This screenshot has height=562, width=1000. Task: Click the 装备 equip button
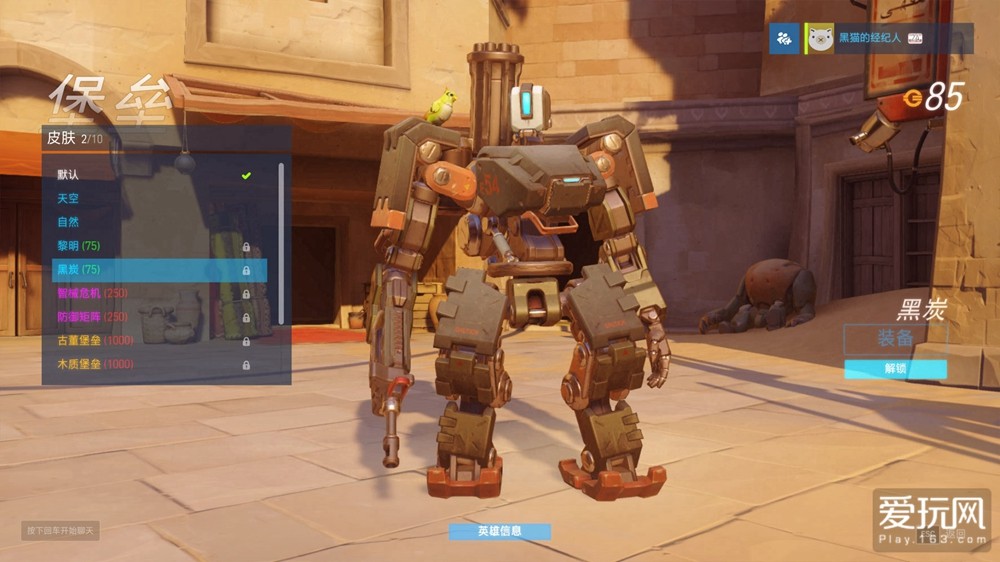[x=895, y=339]
